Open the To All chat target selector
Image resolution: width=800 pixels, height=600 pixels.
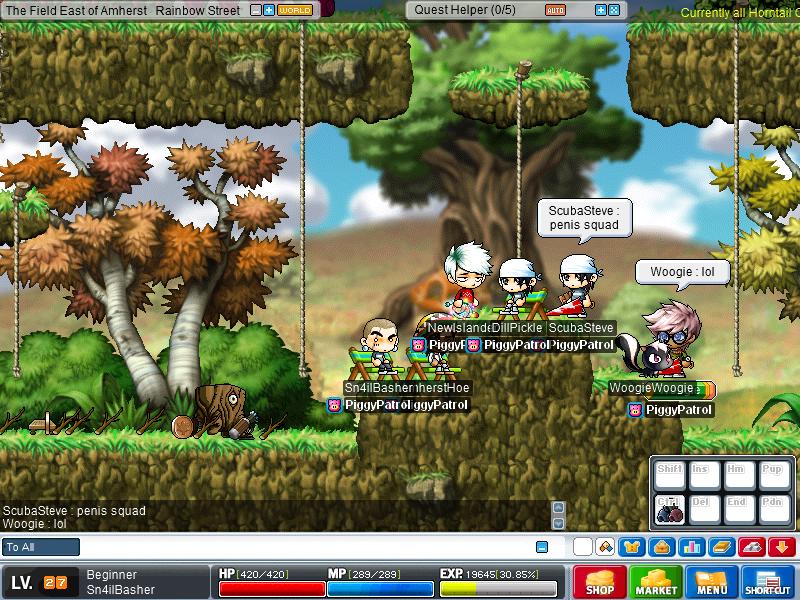click(x=42, y=547)
